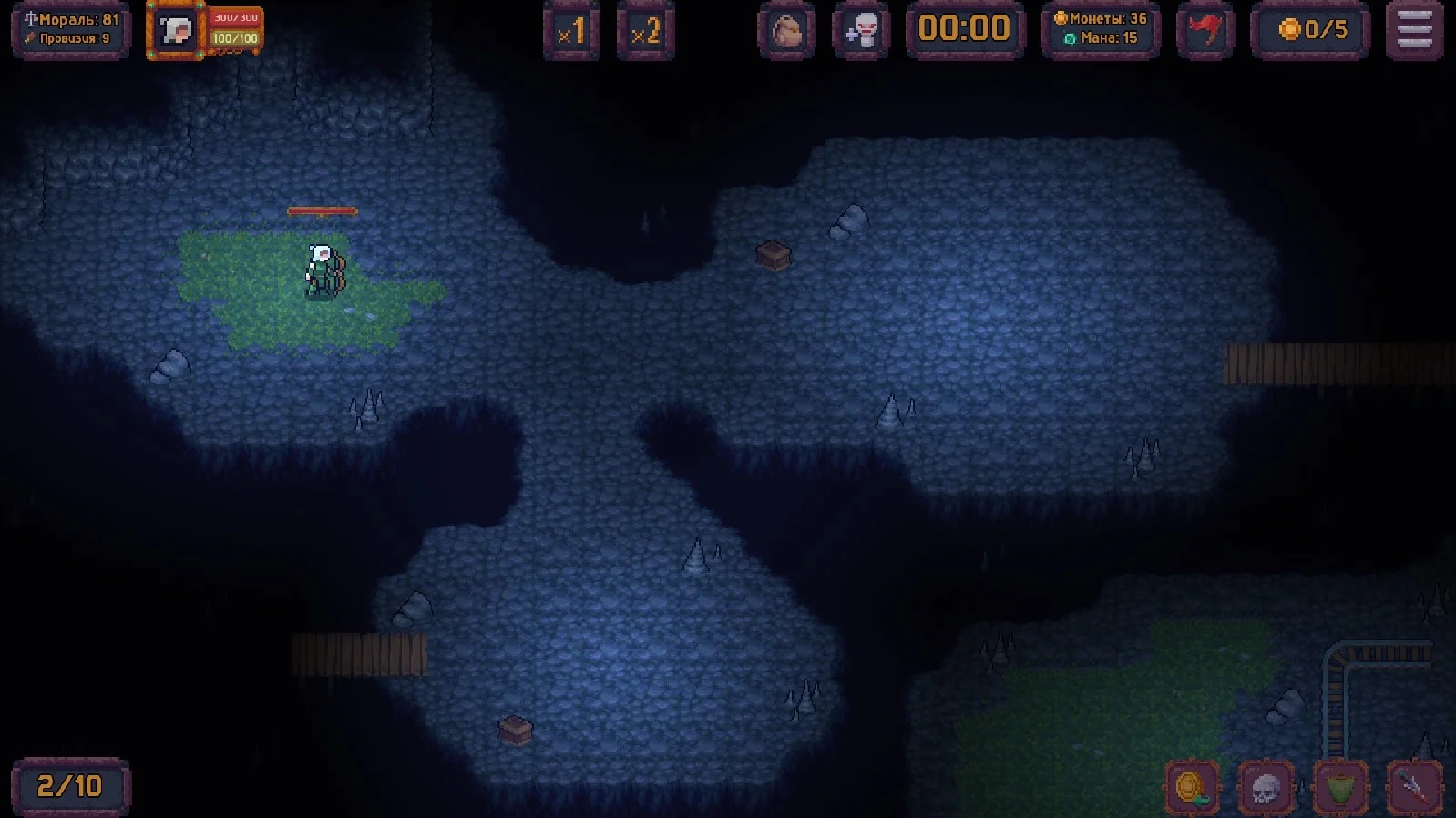Image resolution: width=1456 pixels, height=818 pixels.
Task: Click the add skeleton unit button
Action: click(x=860, y=32)
